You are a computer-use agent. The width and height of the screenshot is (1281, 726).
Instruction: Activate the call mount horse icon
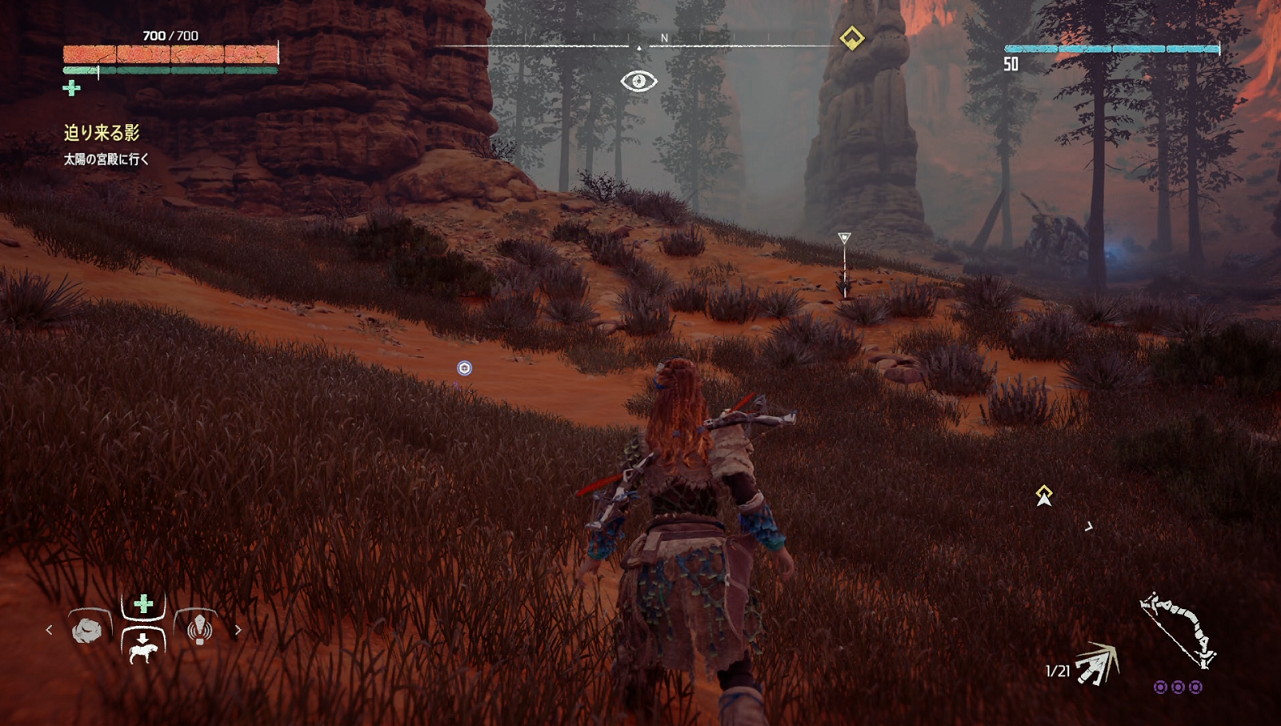coord(143,646)
